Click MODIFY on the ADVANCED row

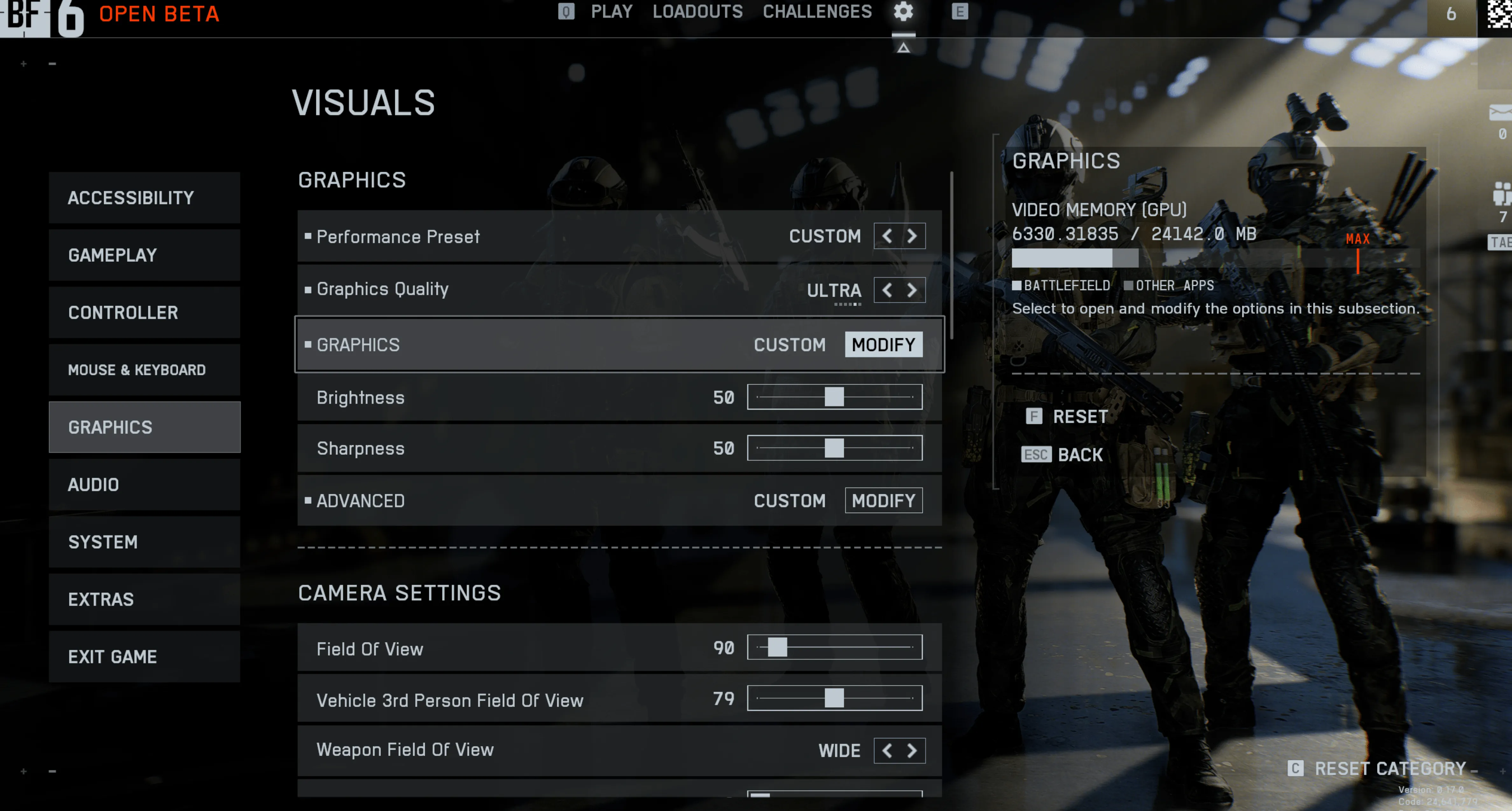(x=883, y=500)
